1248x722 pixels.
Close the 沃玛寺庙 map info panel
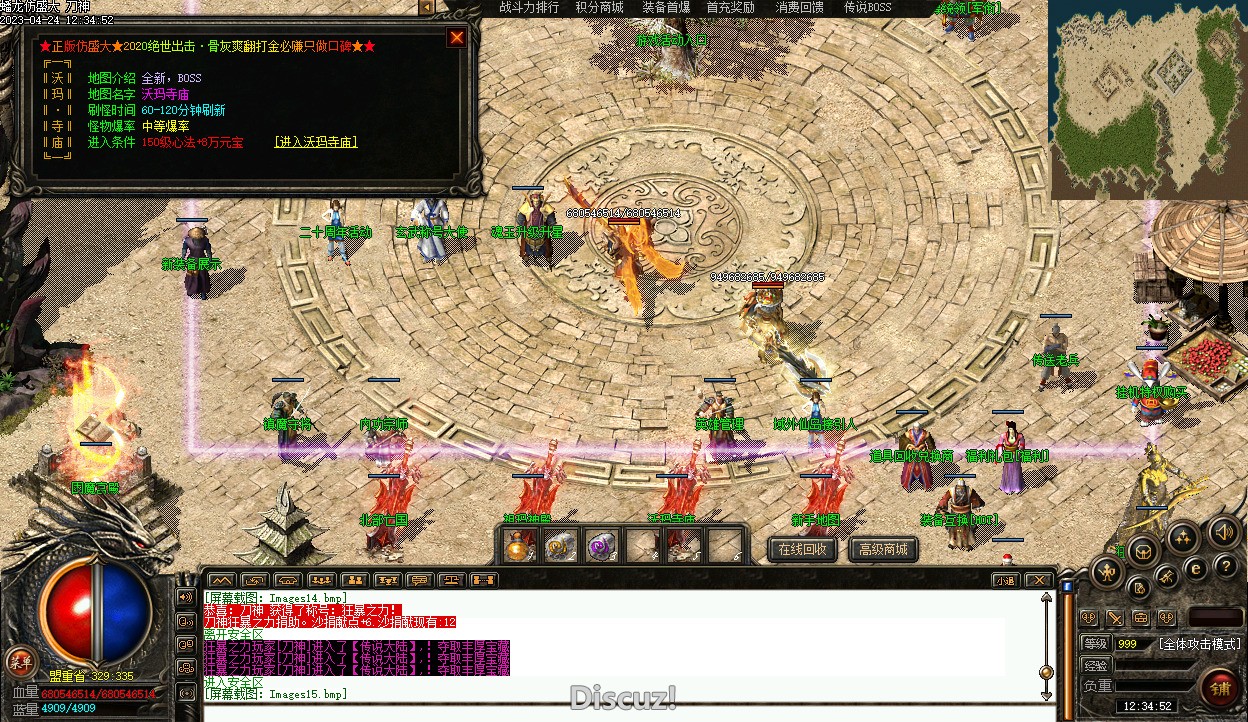click(457, 38)
